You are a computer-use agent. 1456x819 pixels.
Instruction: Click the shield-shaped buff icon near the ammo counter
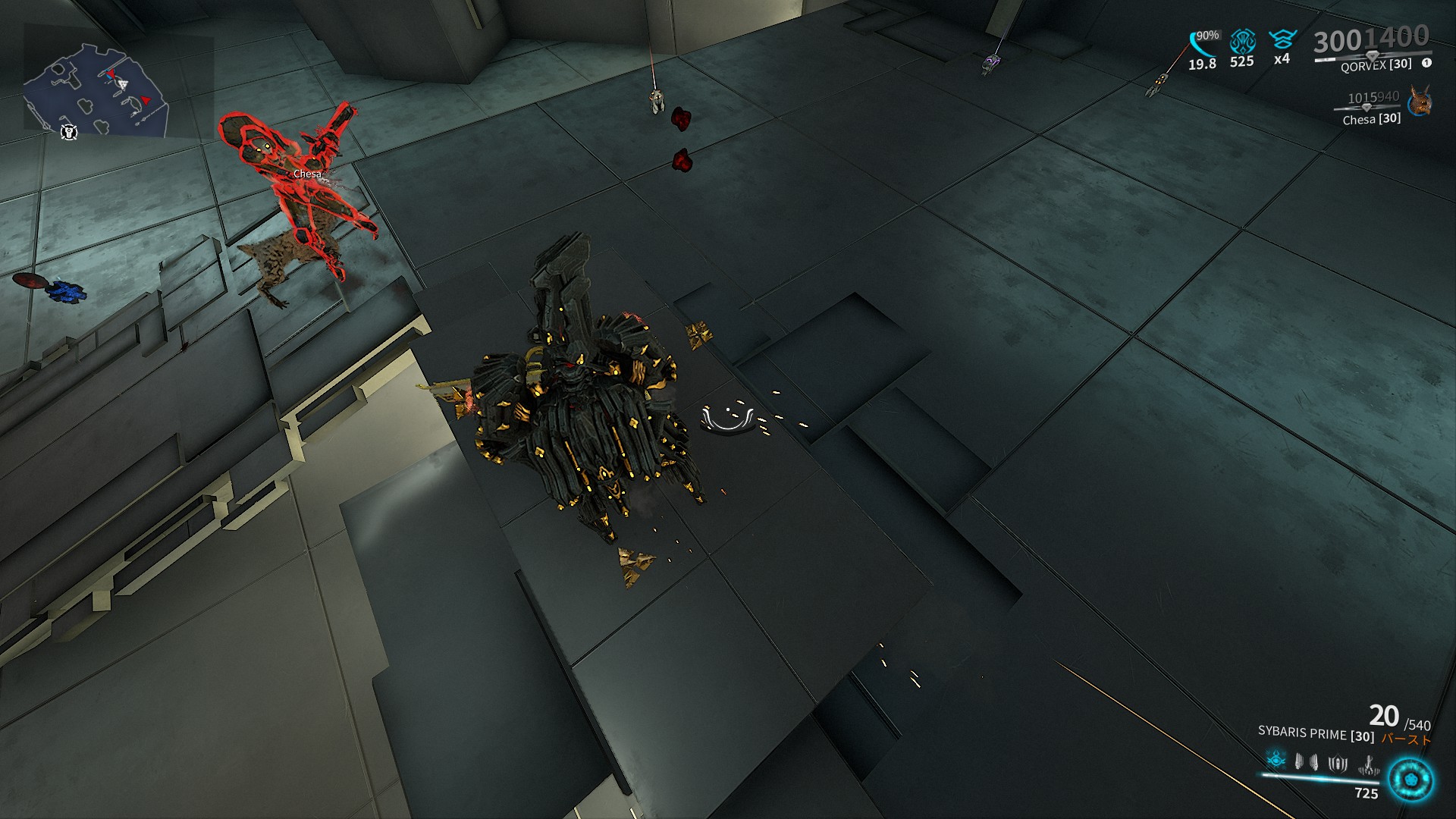click(1336, 765)
